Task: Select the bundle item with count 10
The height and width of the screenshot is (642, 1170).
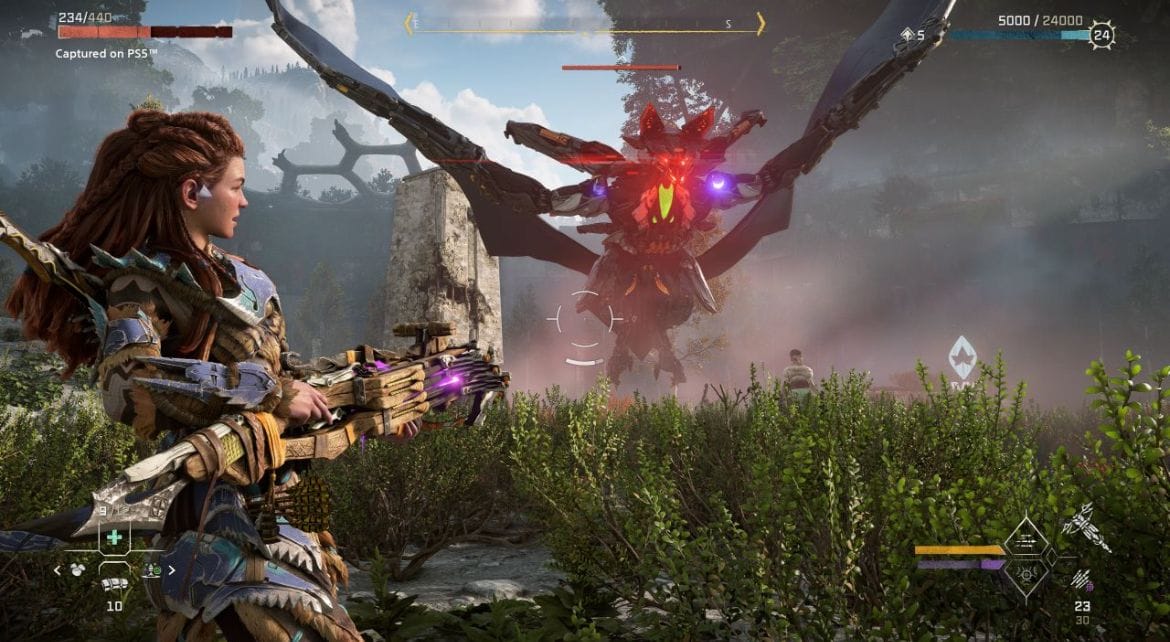Action: [114, 584]
